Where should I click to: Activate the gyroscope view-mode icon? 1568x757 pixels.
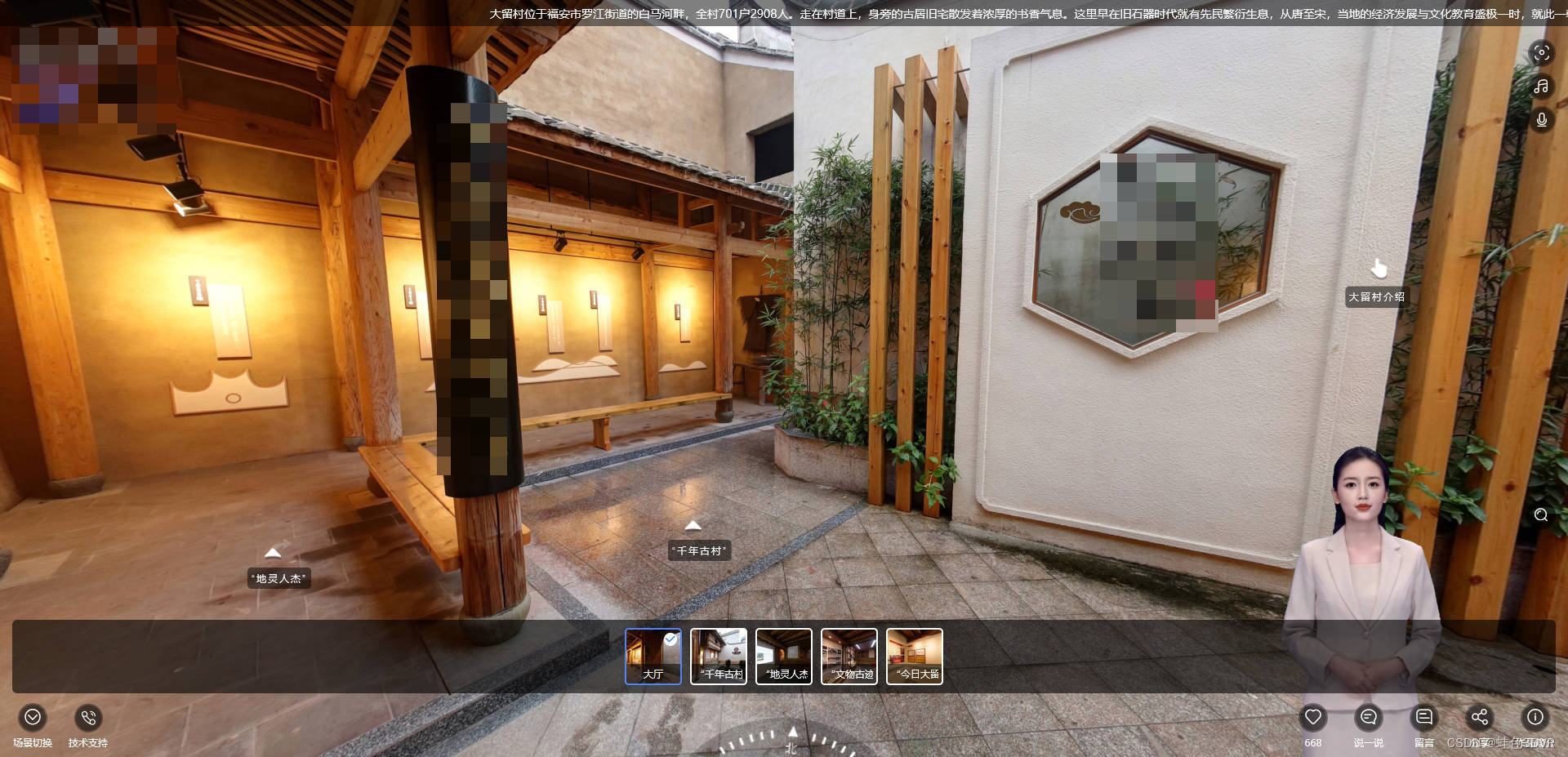1541,53
